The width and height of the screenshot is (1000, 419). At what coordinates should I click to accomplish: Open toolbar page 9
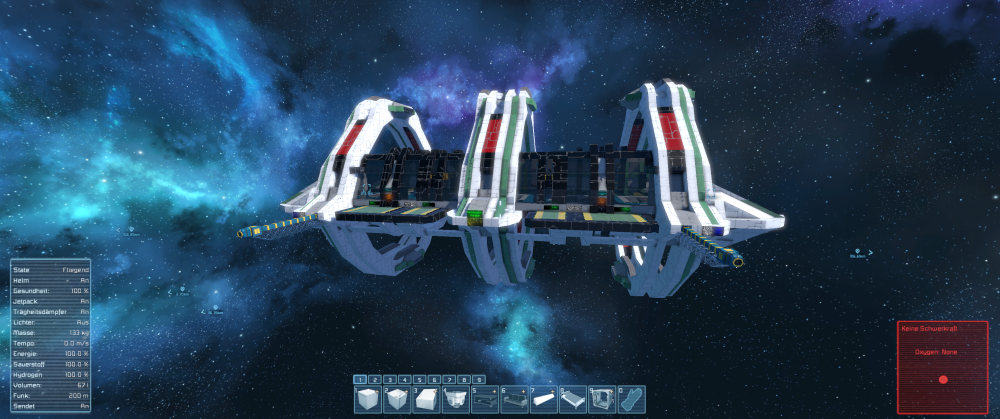[479, 380]
